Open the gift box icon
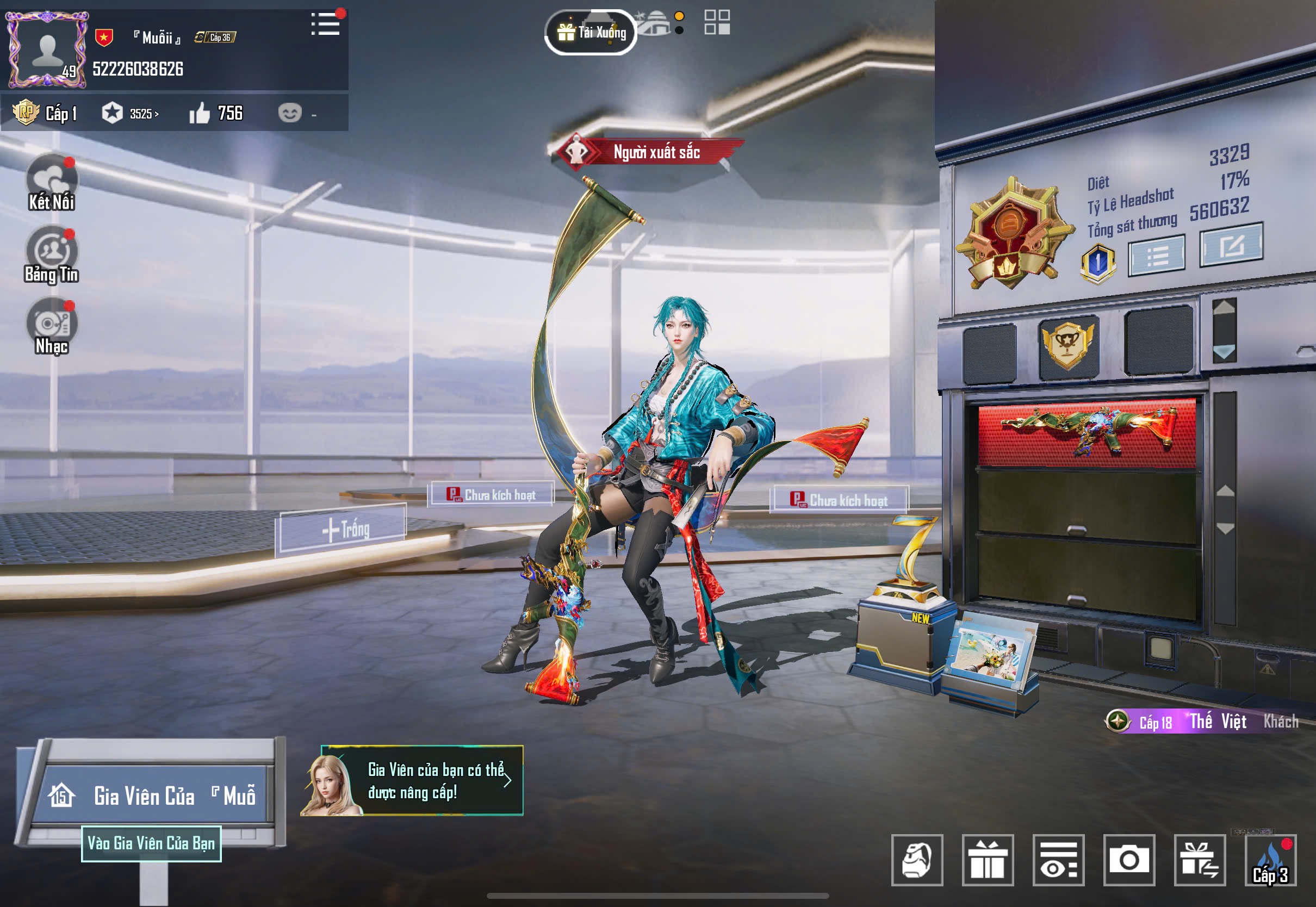The image size is (1316, 907). coord(988,860)
